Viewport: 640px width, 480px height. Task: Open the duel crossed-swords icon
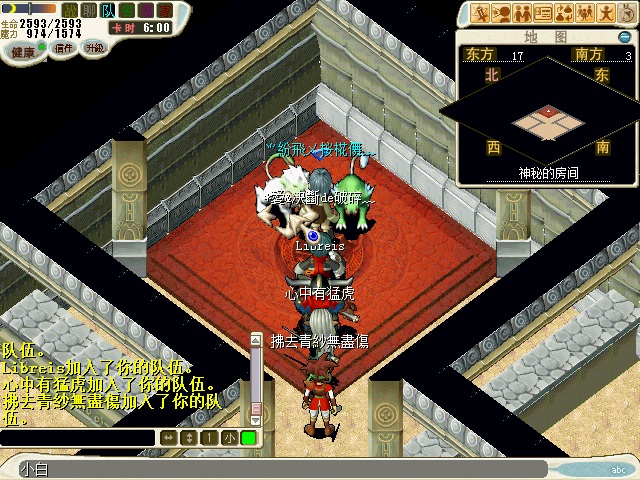pos(478,13)
